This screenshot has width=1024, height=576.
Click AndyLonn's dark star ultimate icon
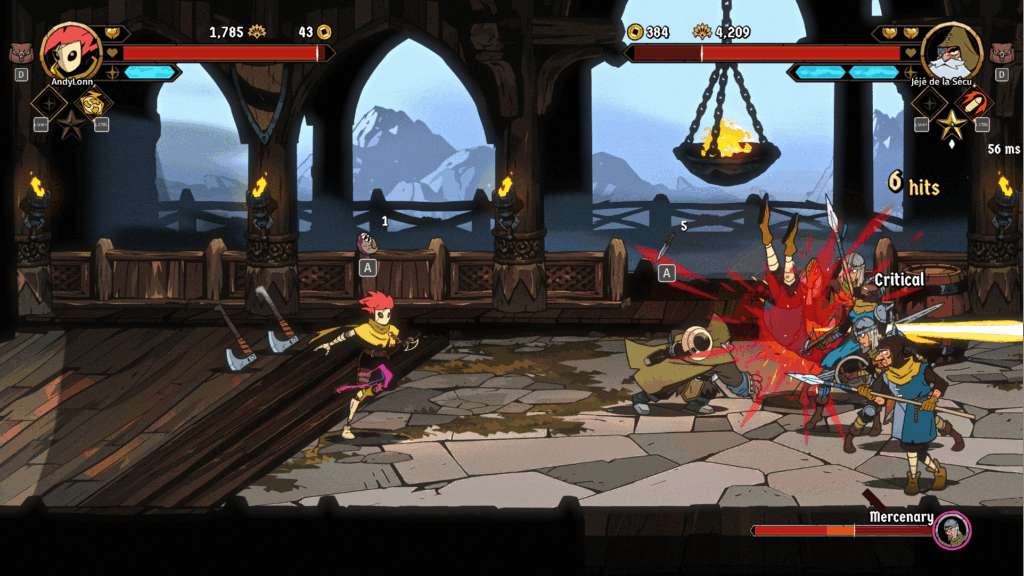tap(72, 125)
